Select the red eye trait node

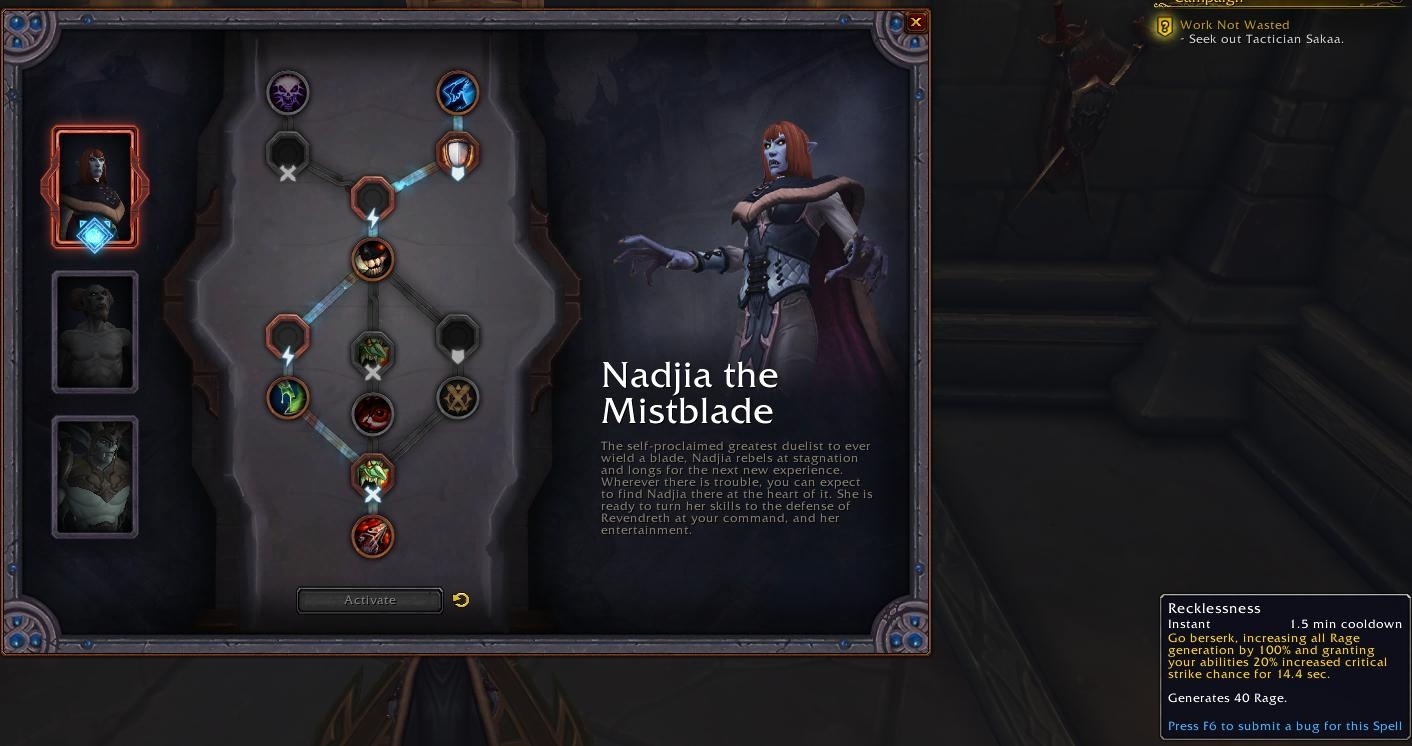click(x=372, y=414)
